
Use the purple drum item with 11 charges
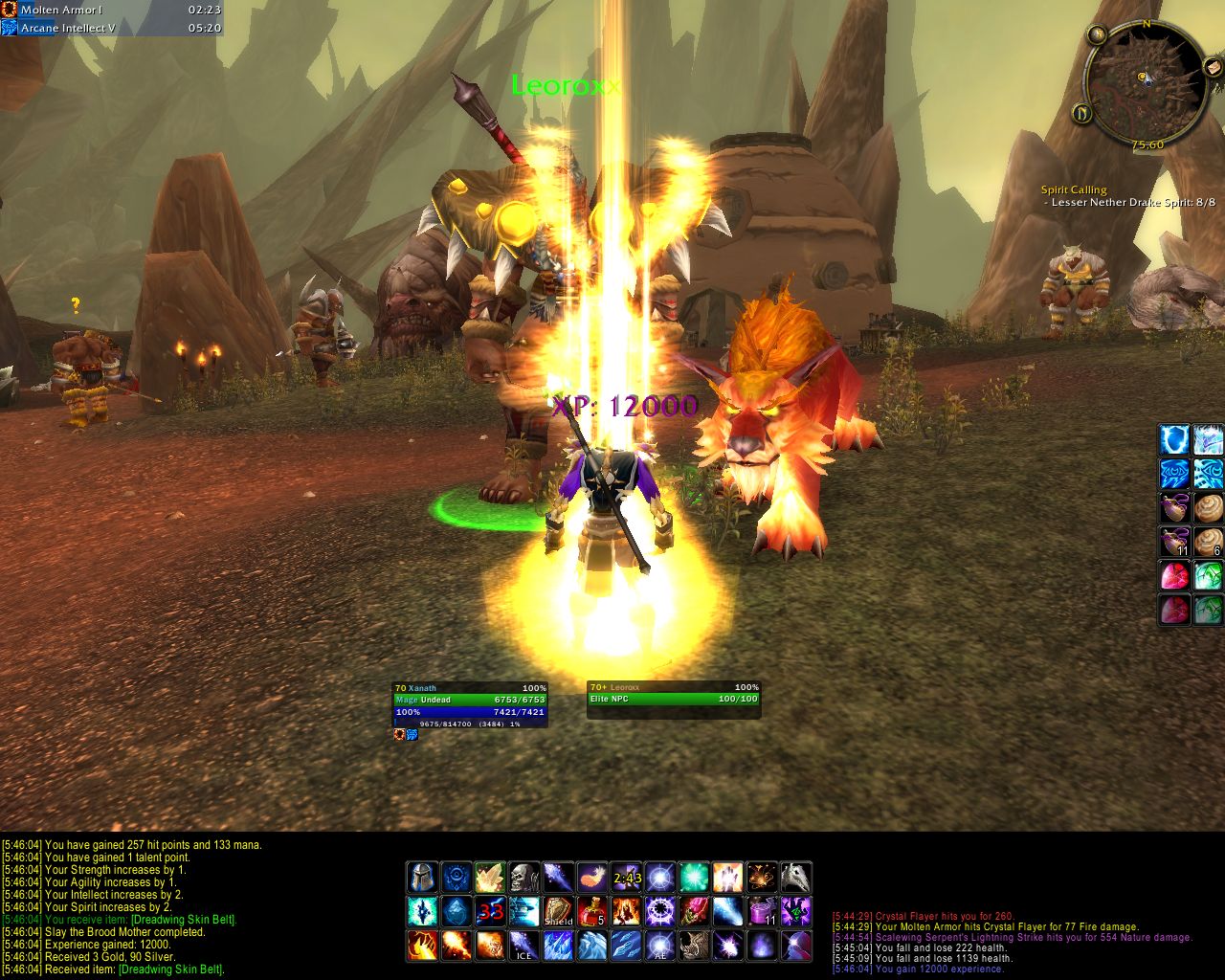(763, 911)
